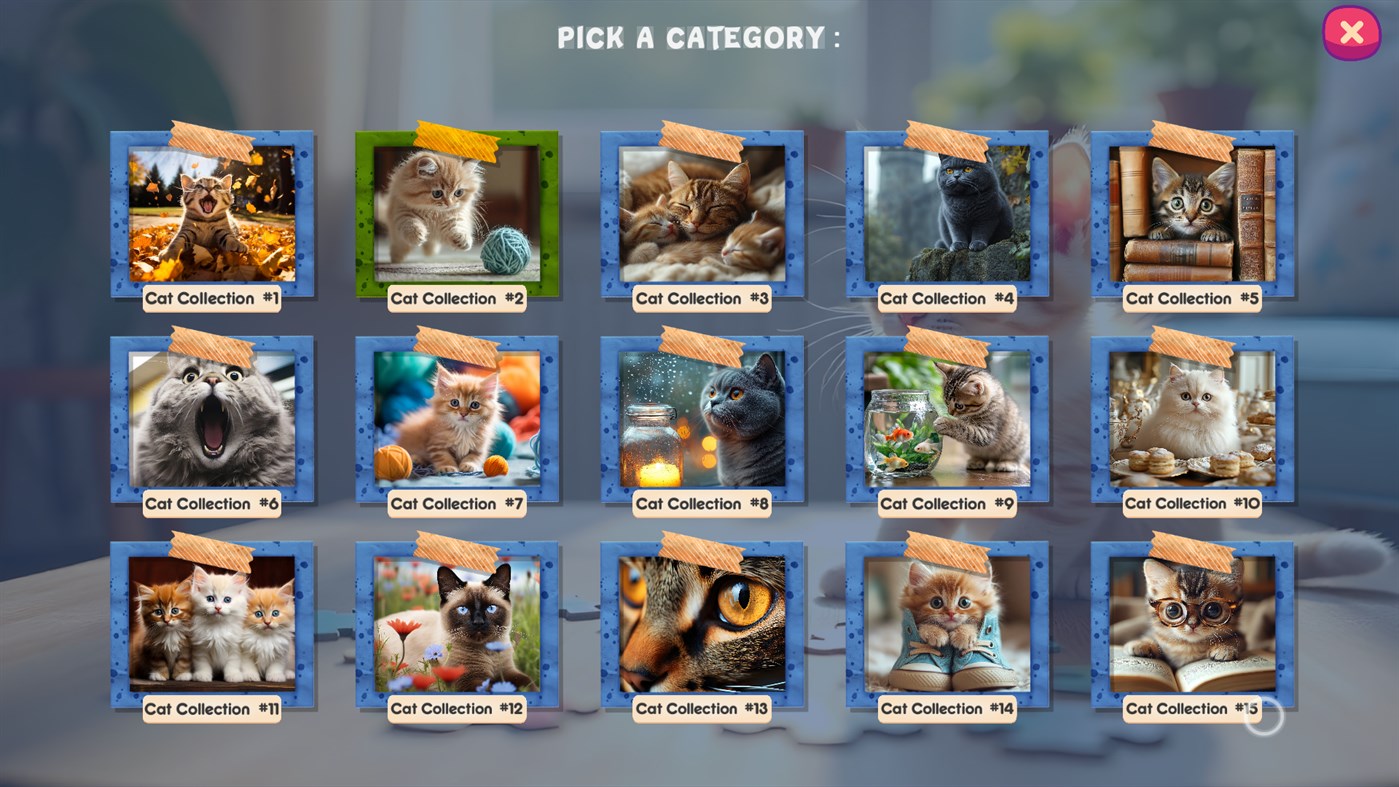Viewport: 1399px width, 787px height.
Task: Open Cat Collection #8 with the lantern jar
Action: coord(701,417)
